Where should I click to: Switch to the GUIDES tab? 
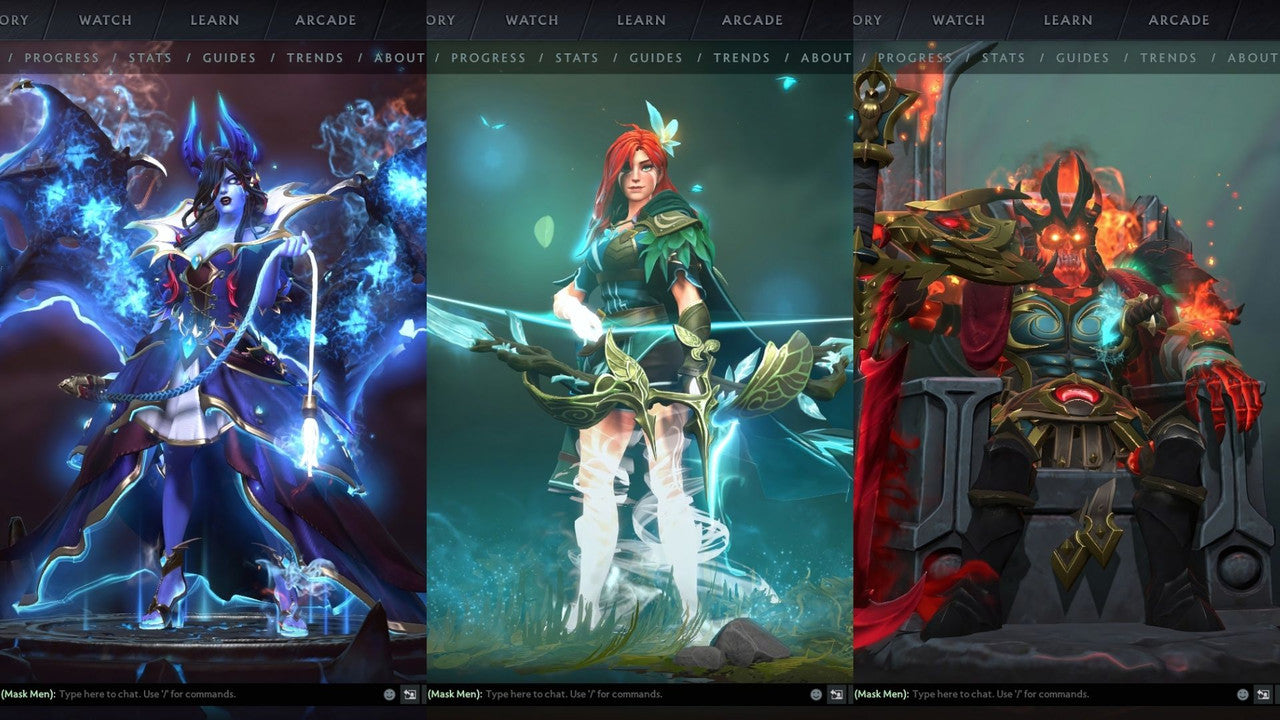[x=229, y=58]
